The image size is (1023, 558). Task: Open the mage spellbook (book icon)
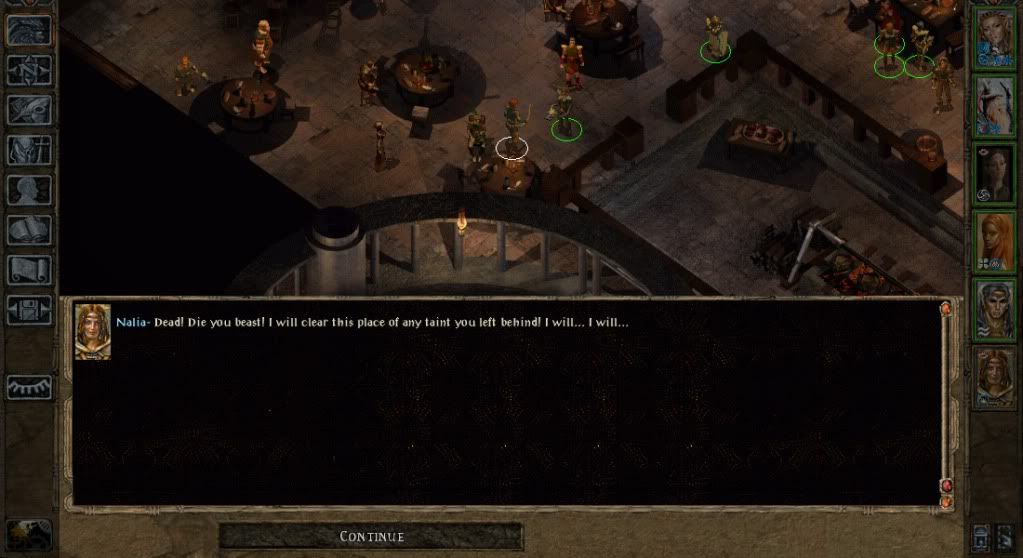(x=29, y=230)
